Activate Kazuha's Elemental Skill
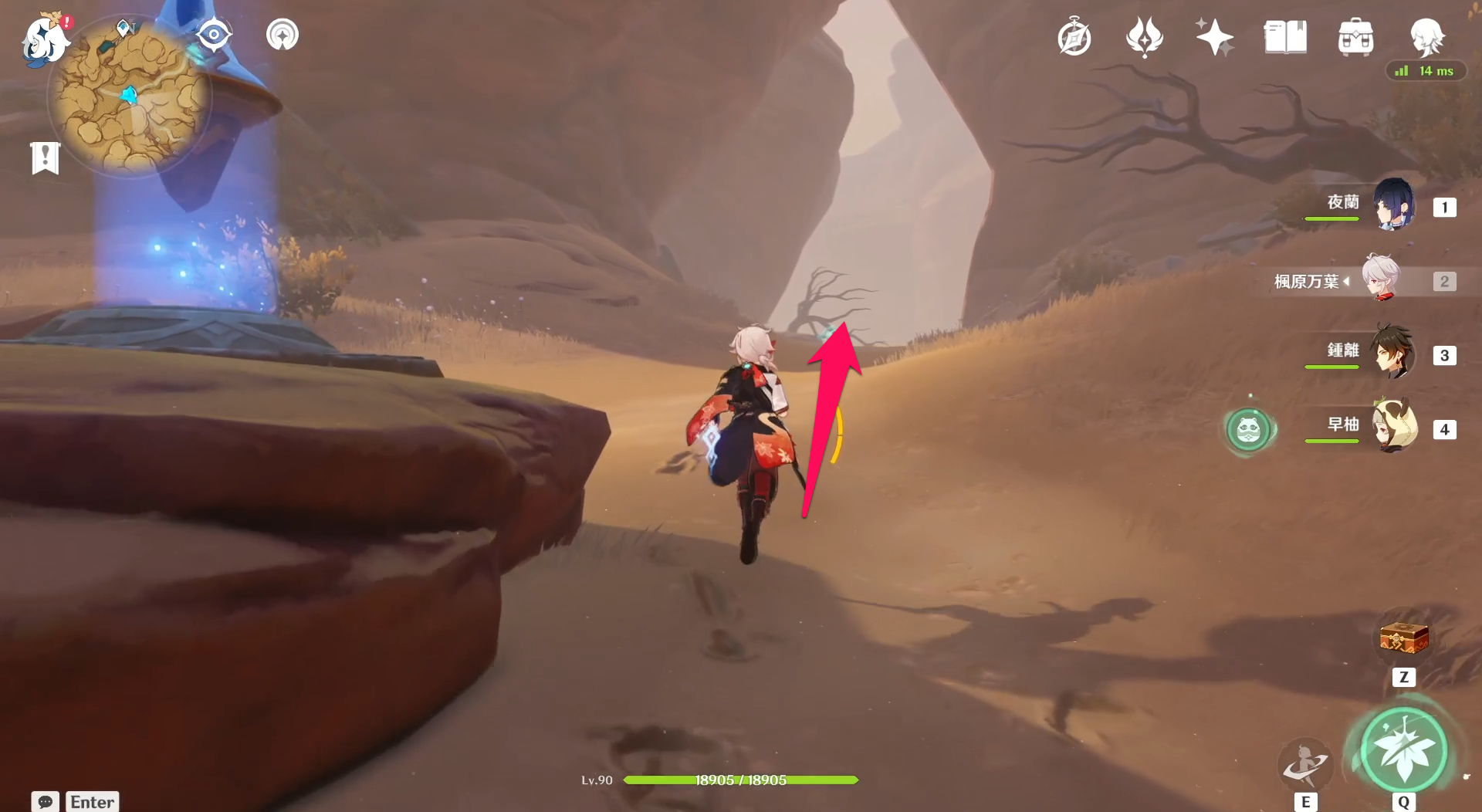 pyautogui.click(x=1304, y=764)
